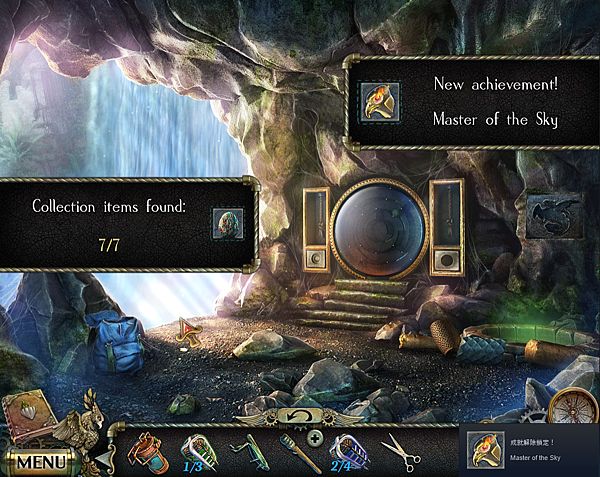
Task: Click the Master of the Sky achievement banner
Action: 471,102
